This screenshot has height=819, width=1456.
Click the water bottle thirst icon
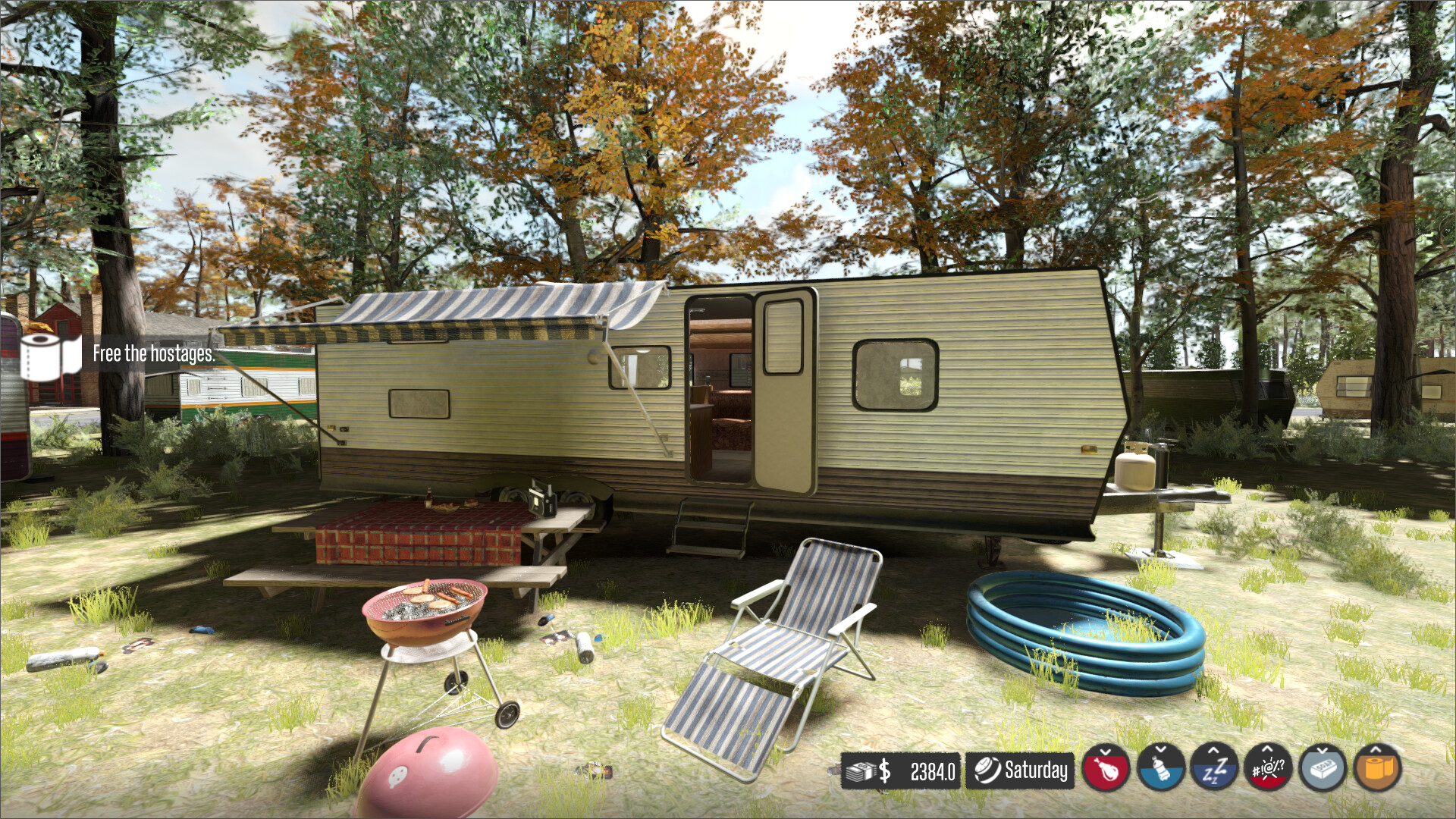pos(1161,770)
